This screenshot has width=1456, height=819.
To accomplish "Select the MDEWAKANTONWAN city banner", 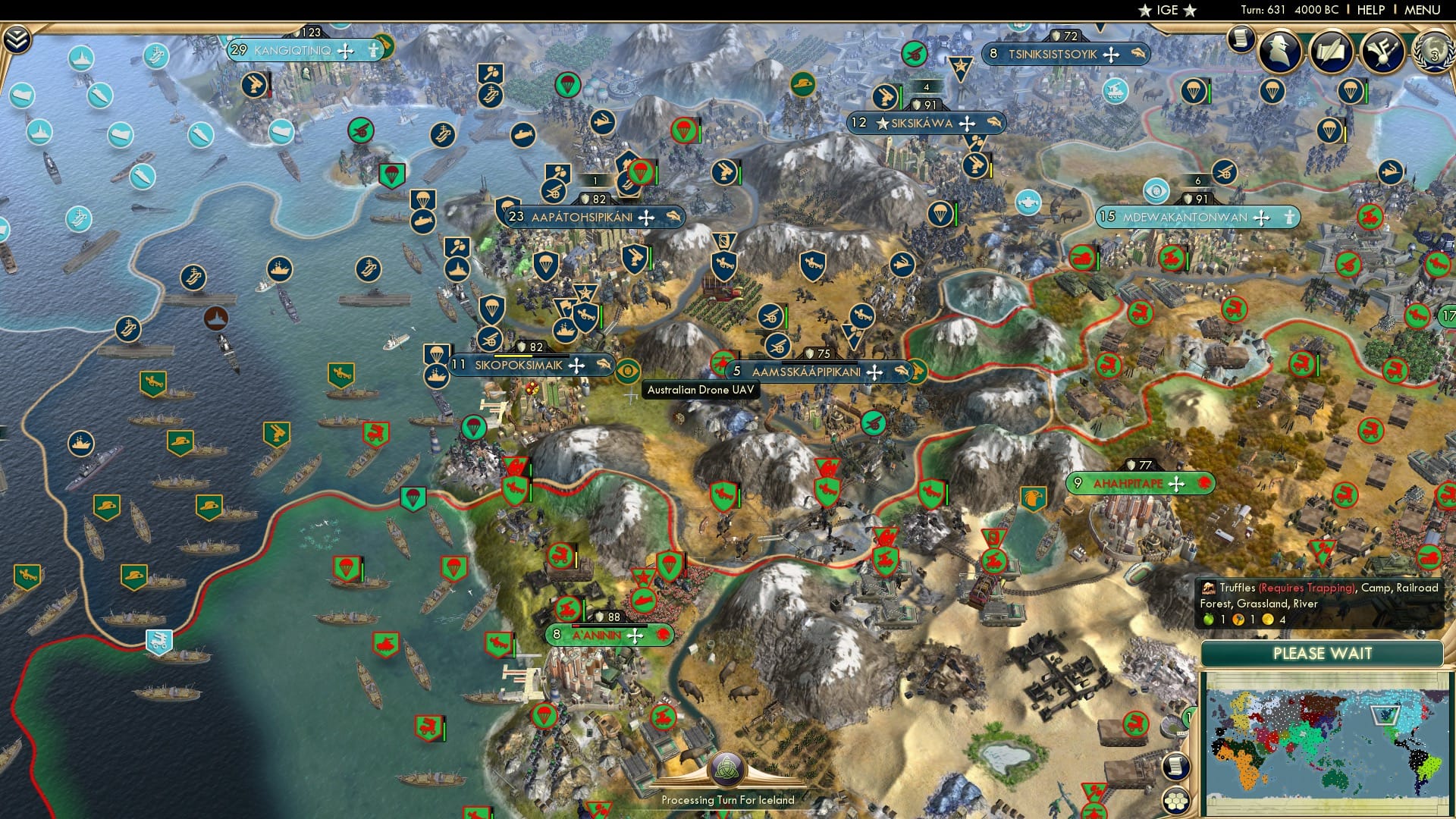I will pyautogui.click(x=1198, y=218).
